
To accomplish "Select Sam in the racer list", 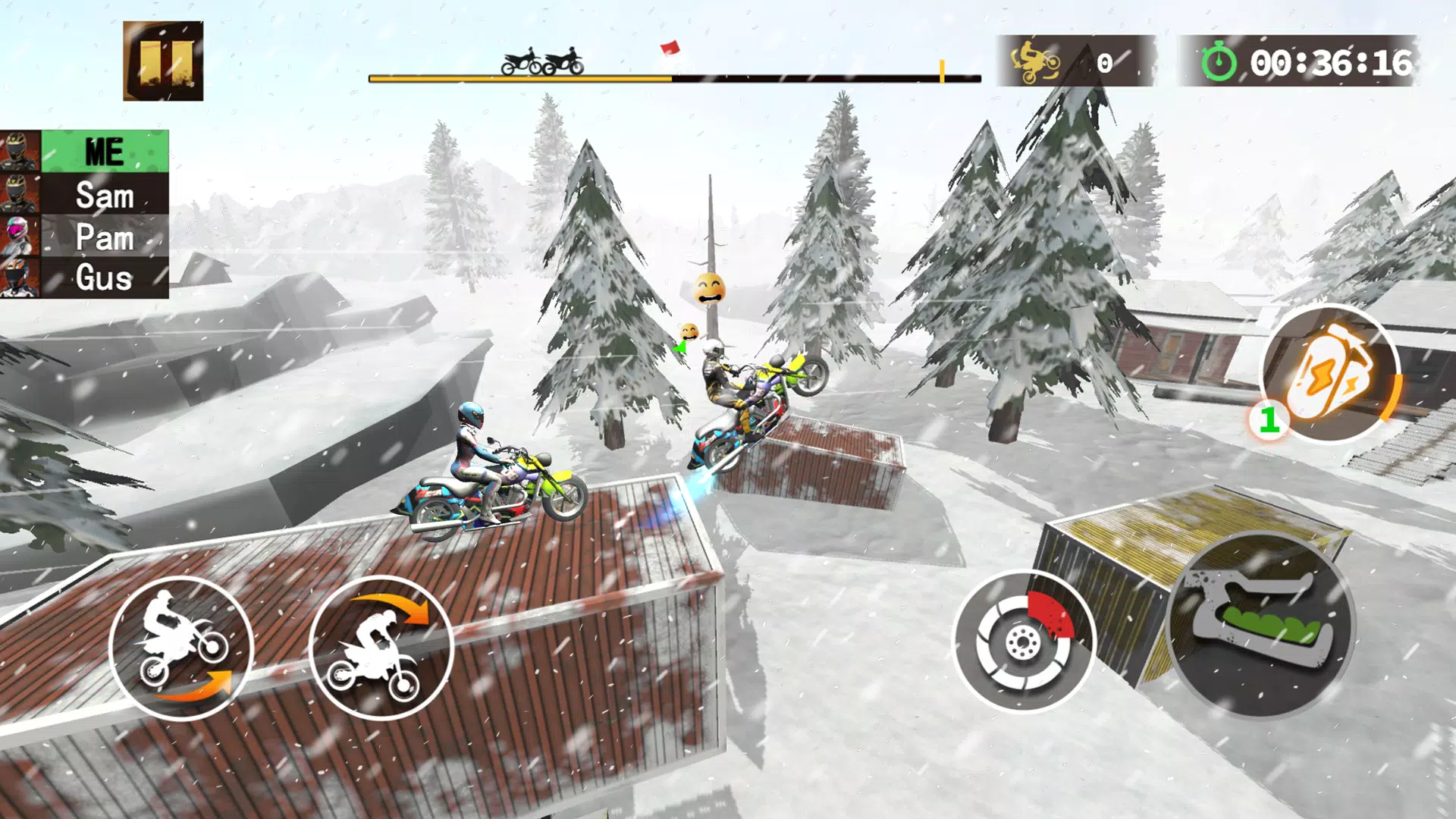I will [x=104, y=195].
